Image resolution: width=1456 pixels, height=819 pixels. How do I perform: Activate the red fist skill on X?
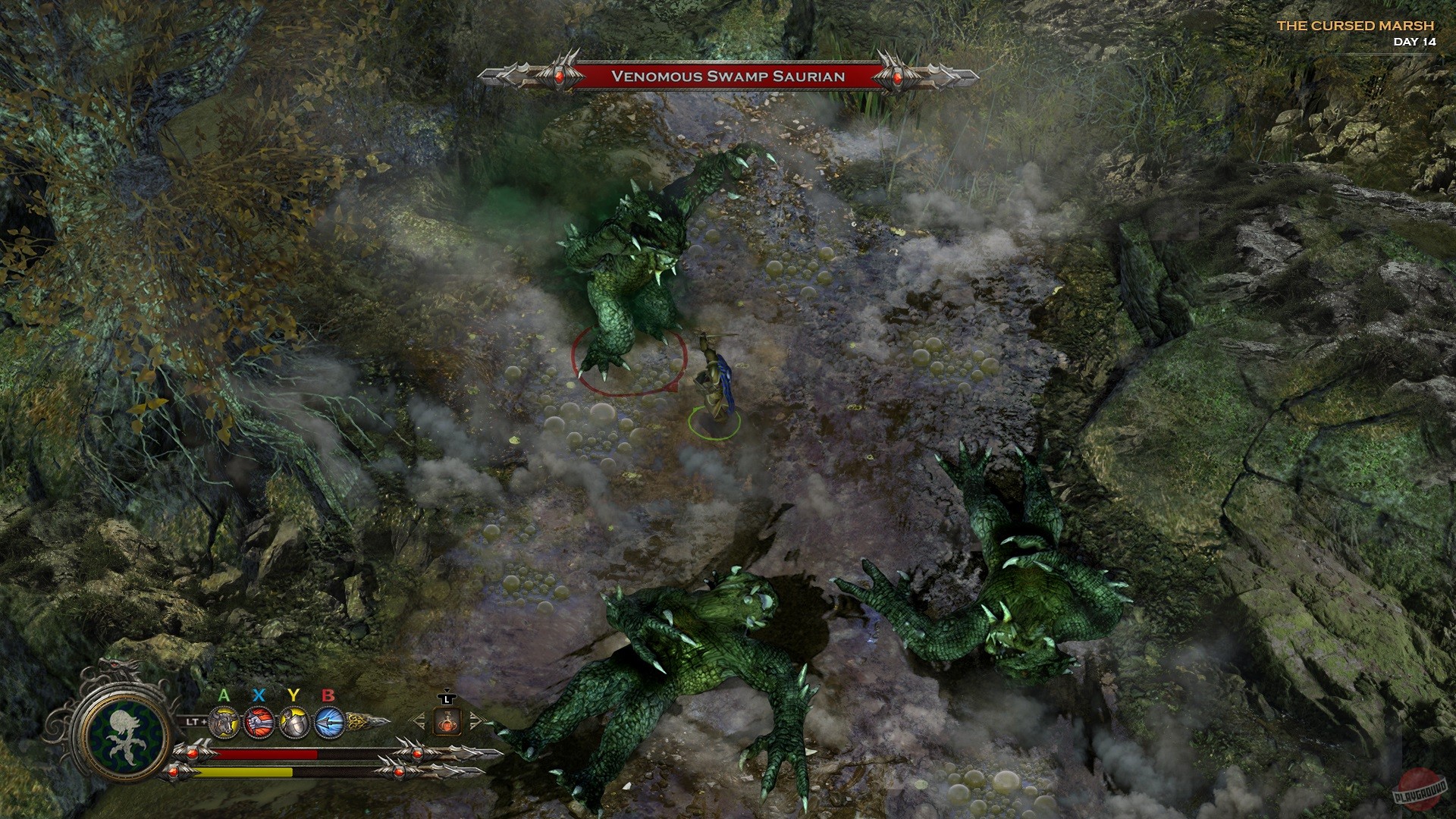(259, 722)
